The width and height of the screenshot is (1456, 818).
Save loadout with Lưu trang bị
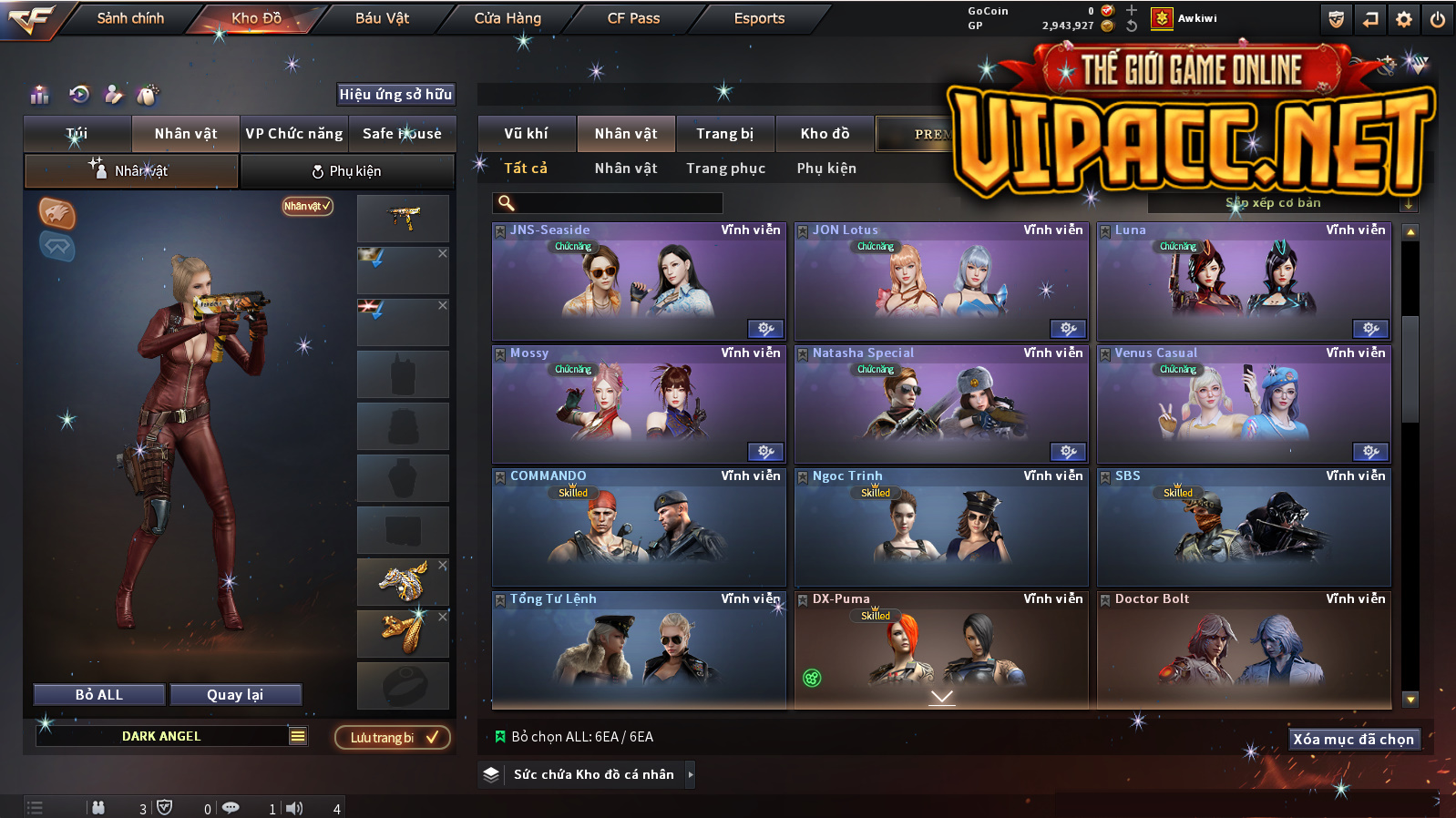(393, 738)
